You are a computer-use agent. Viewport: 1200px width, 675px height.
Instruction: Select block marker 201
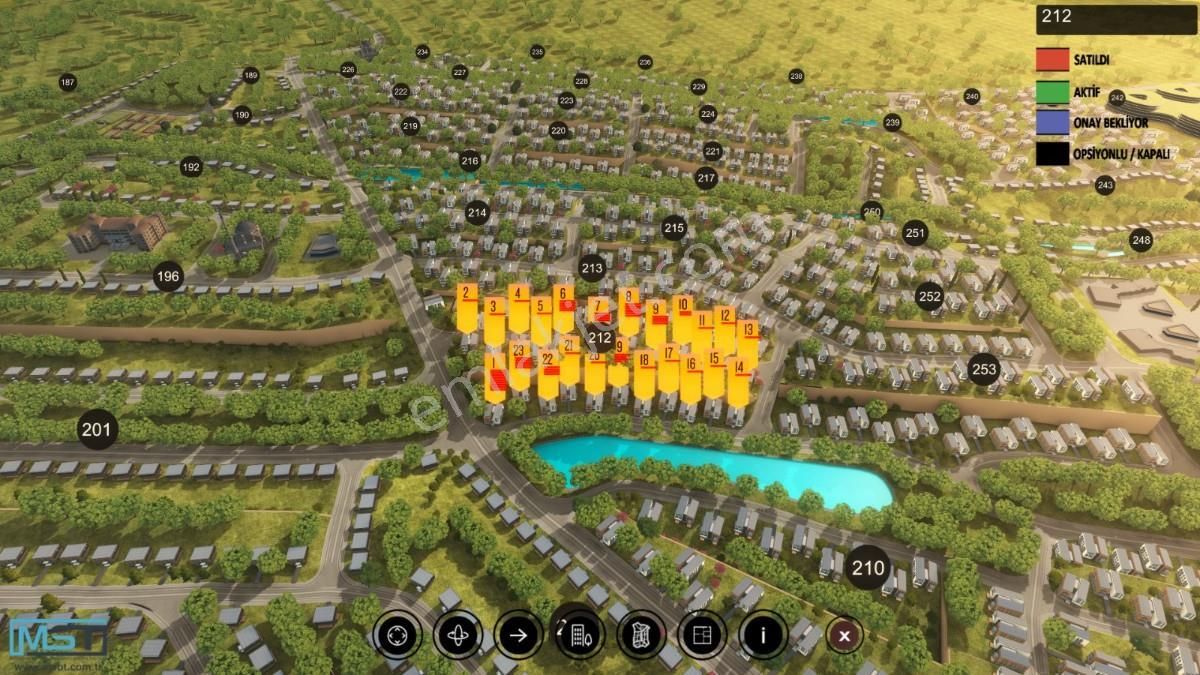(97, 430)
